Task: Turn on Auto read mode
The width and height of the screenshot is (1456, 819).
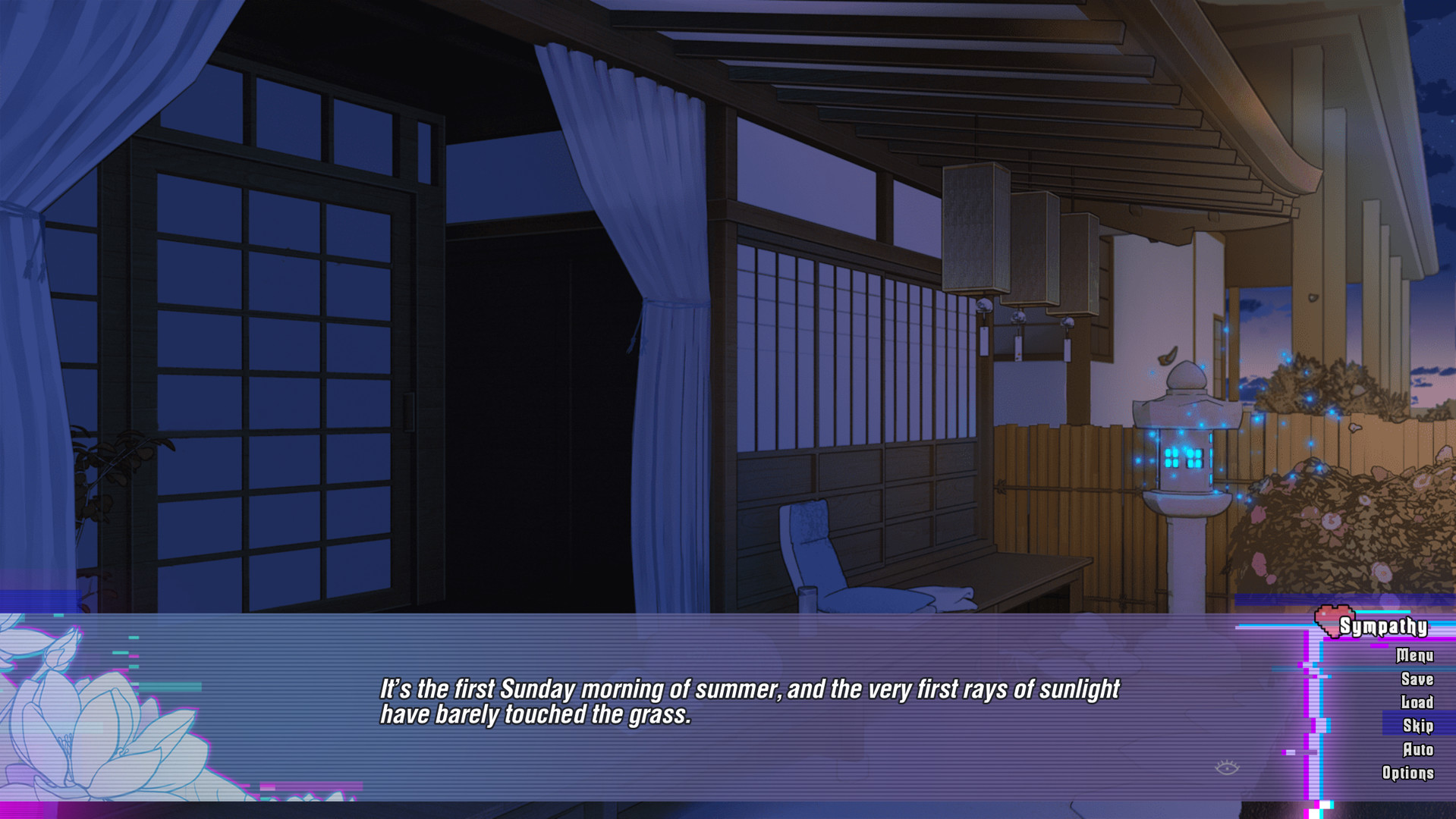Action: click(x=1420, y=748)
